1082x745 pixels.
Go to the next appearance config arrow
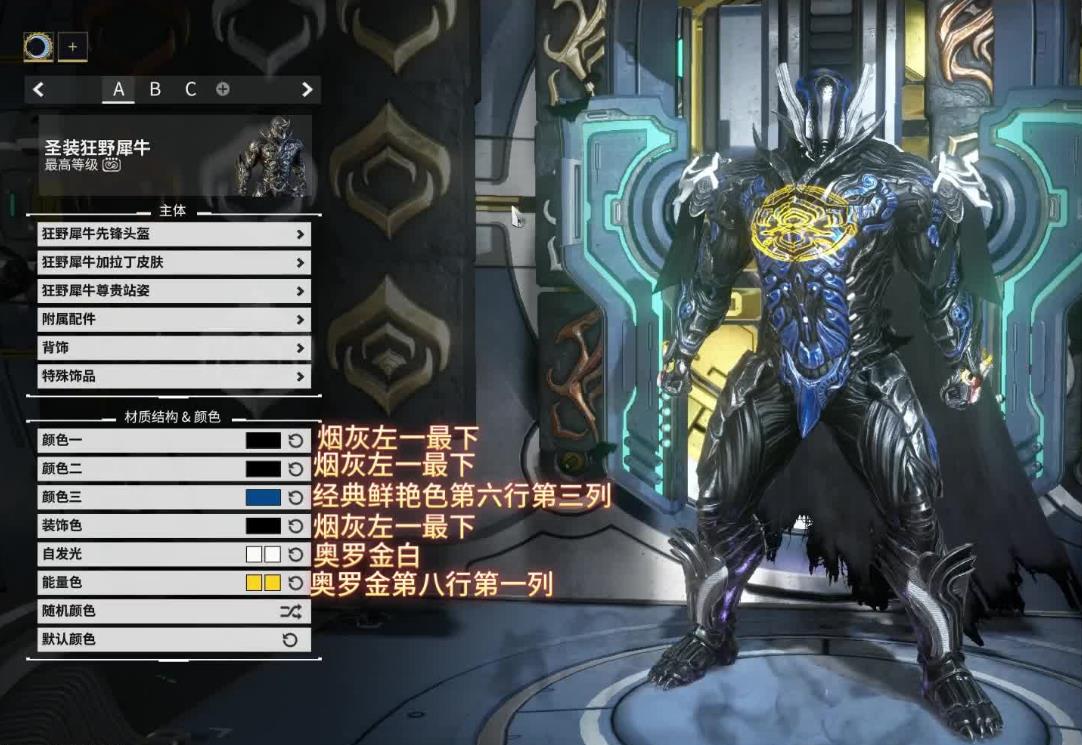point(307,89)
